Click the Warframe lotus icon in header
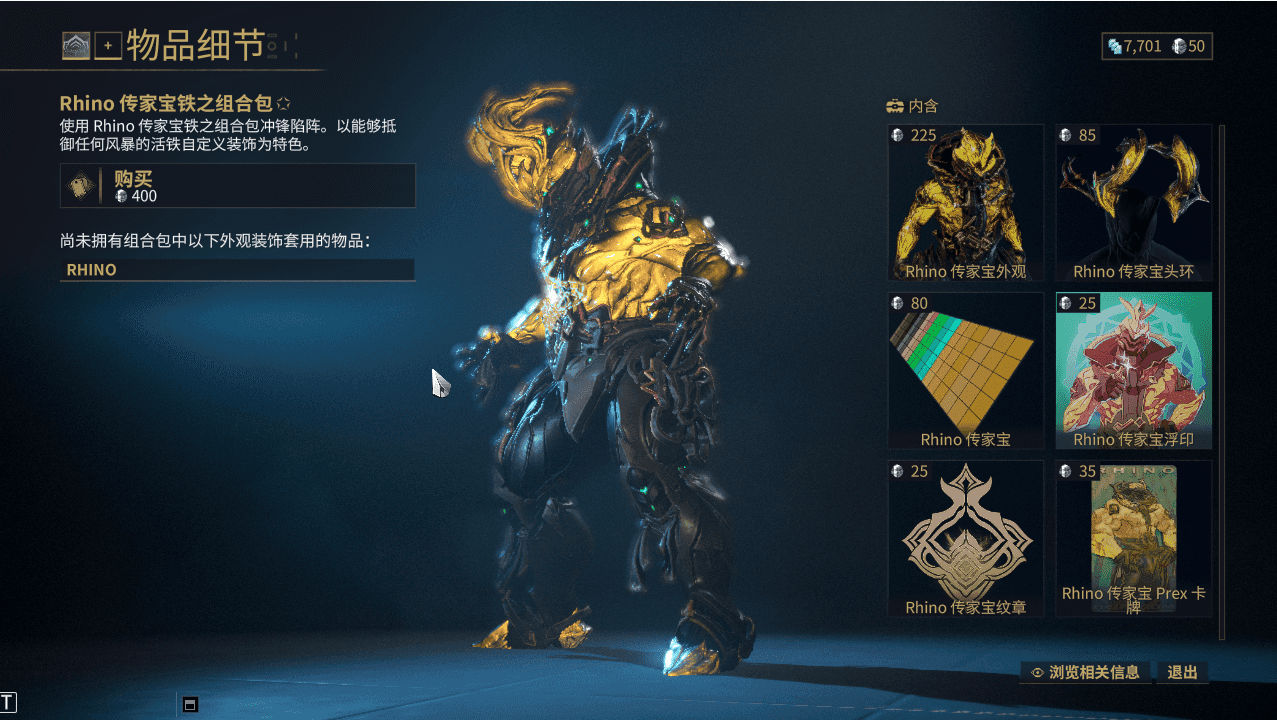1277x720 pixels. click(76, 46)
